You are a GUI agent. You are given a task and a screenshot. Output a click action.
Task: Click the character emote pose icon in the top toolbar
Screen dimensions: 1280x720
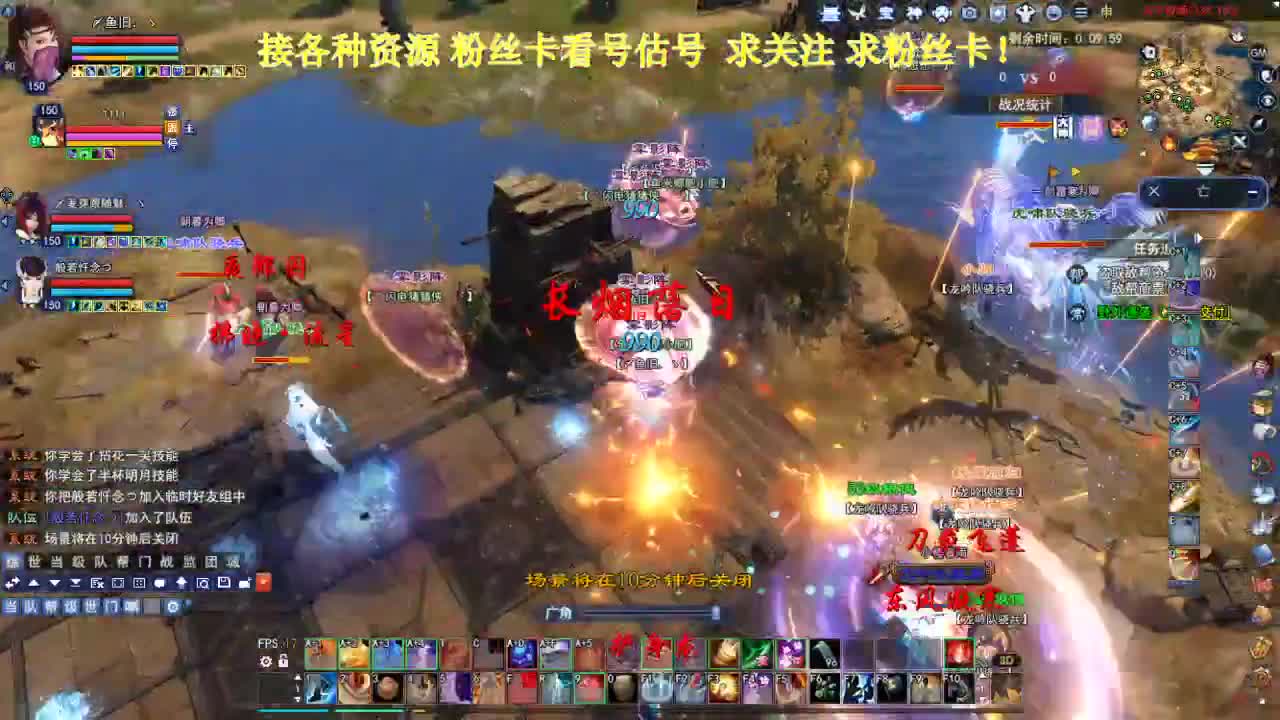(1025, 14)
